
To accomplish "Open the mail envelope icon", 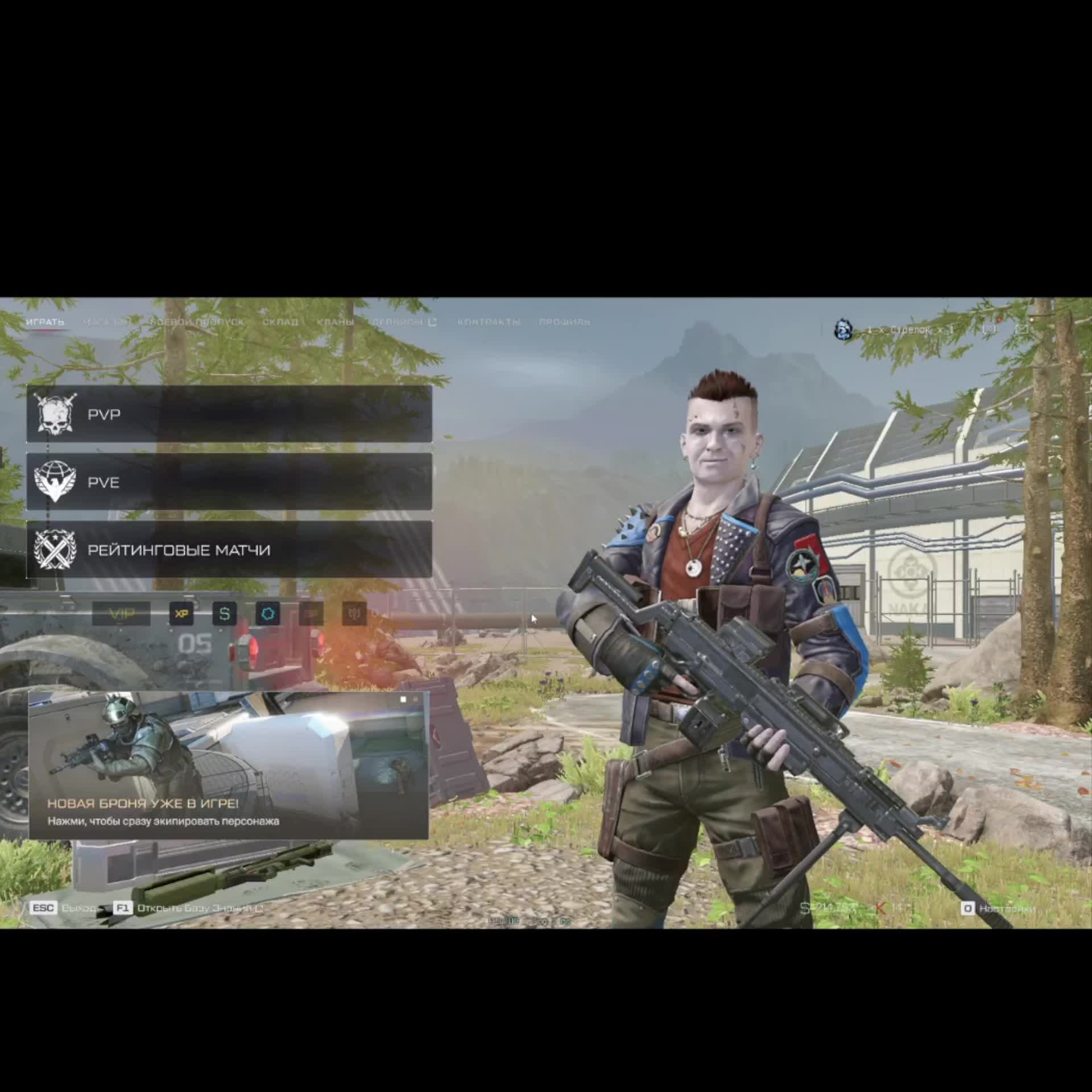I will pyautogui.click(x=1022, y=329).
